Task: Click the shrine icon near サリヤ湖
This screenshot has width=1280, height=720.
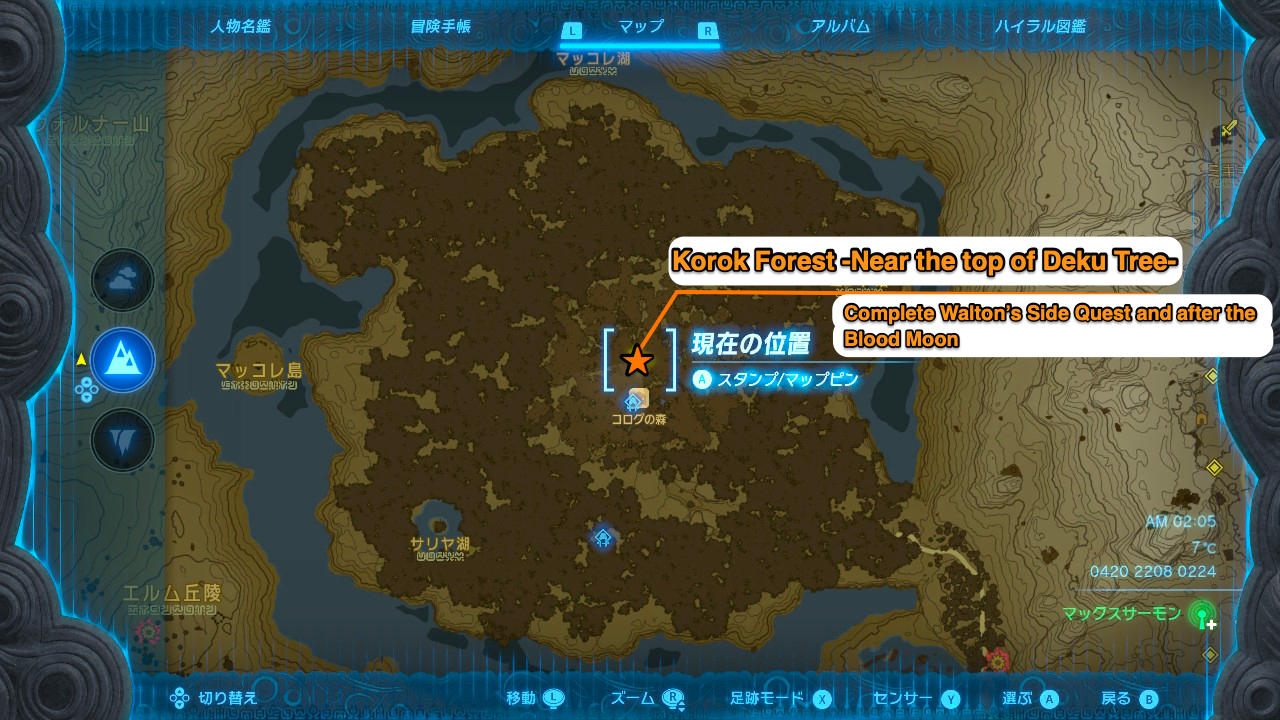Action: coord(602,540)
